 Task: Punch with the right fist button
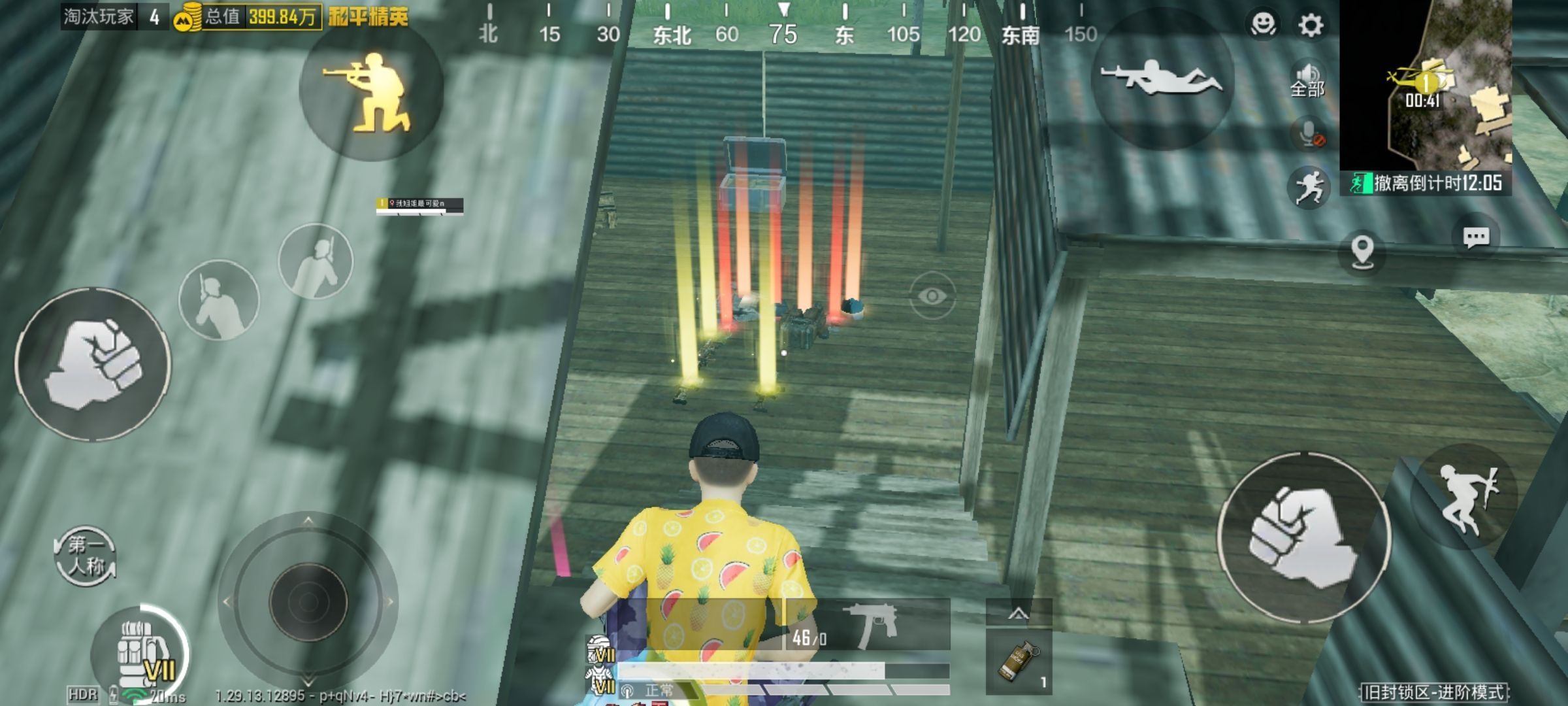click(x=1303, y=536)
